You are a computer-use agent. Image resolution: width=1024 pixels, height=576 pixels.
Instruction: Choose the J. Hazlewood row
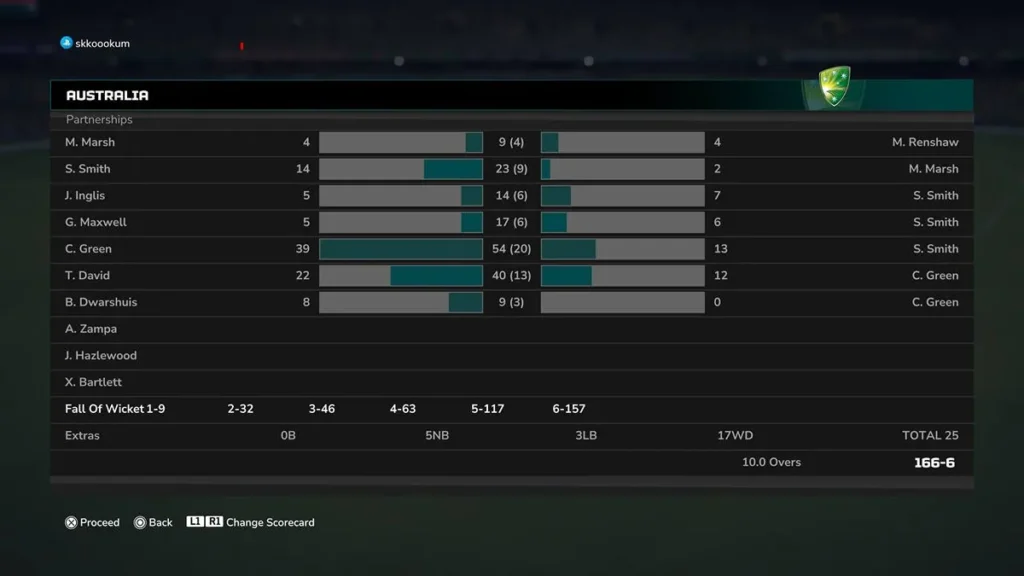click(511, 356)
